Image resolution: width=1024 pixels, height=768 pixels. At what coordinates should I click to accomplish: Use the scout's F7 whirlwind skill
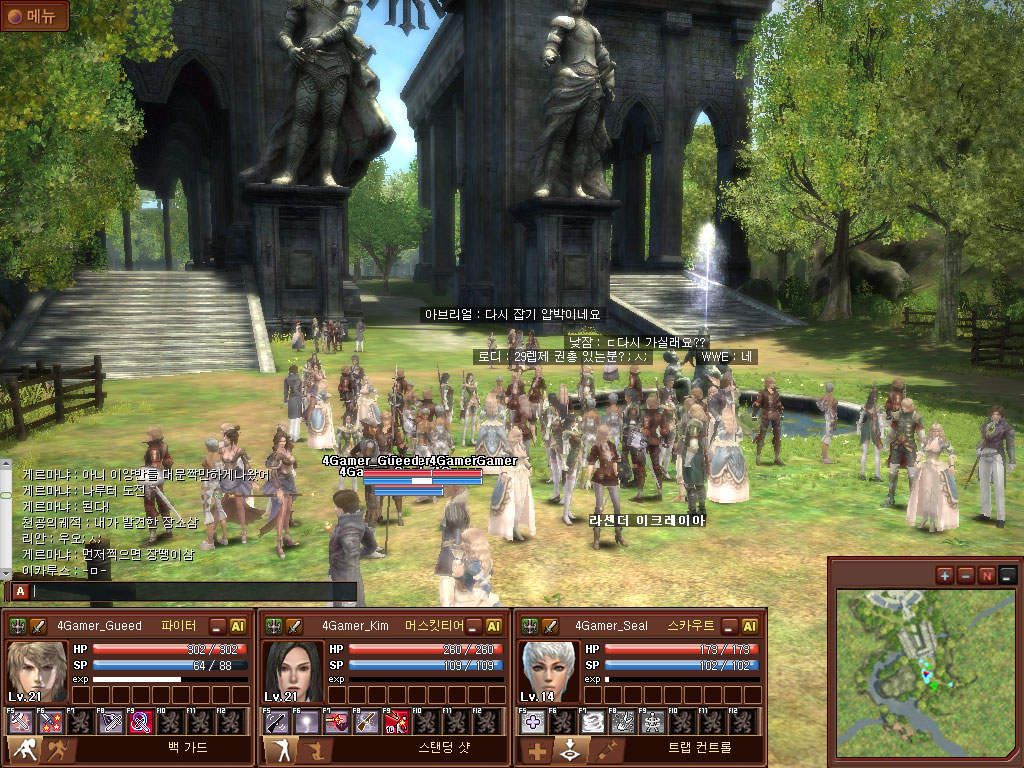594,721
